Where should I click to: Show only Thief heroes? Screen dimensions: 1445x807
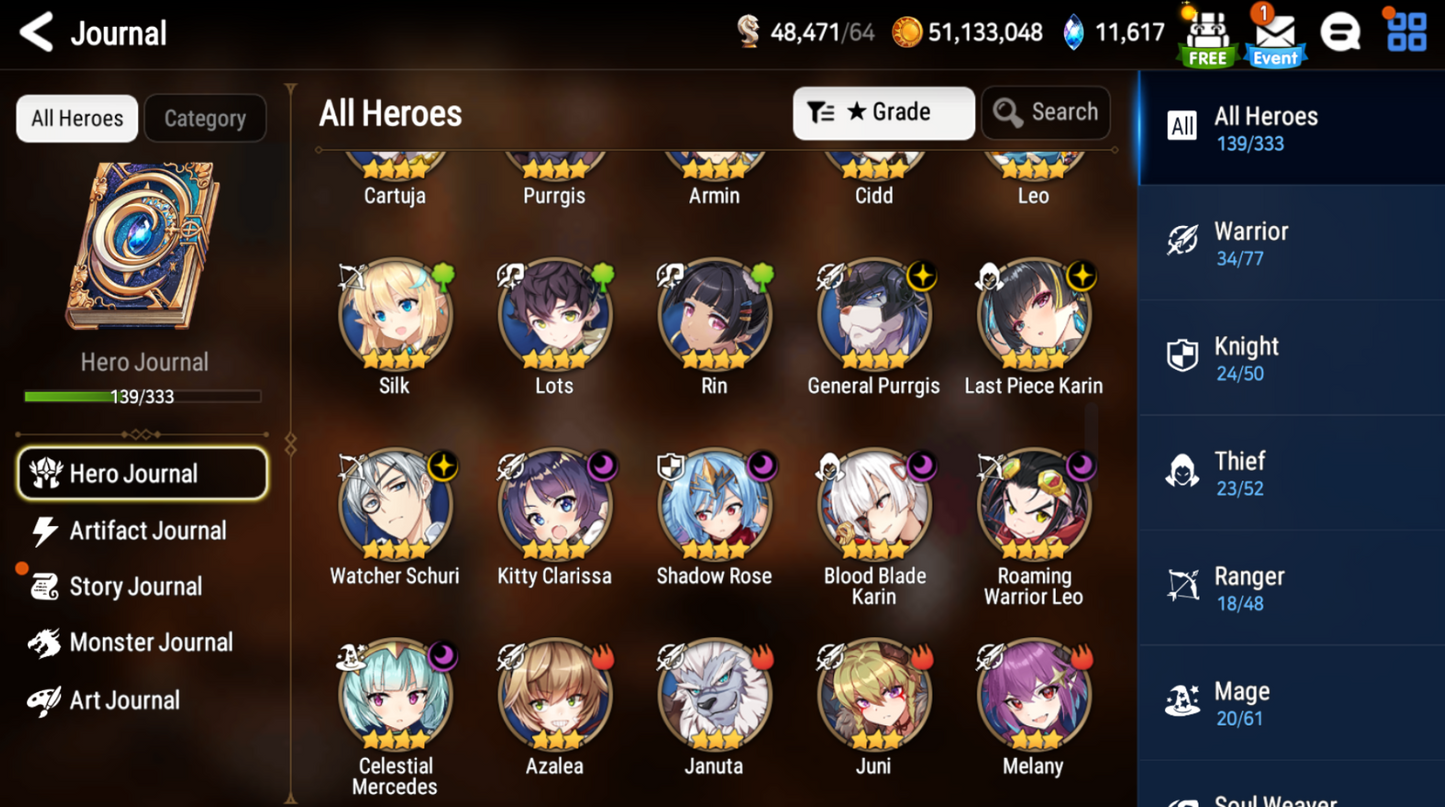[x=1290, y=473]
